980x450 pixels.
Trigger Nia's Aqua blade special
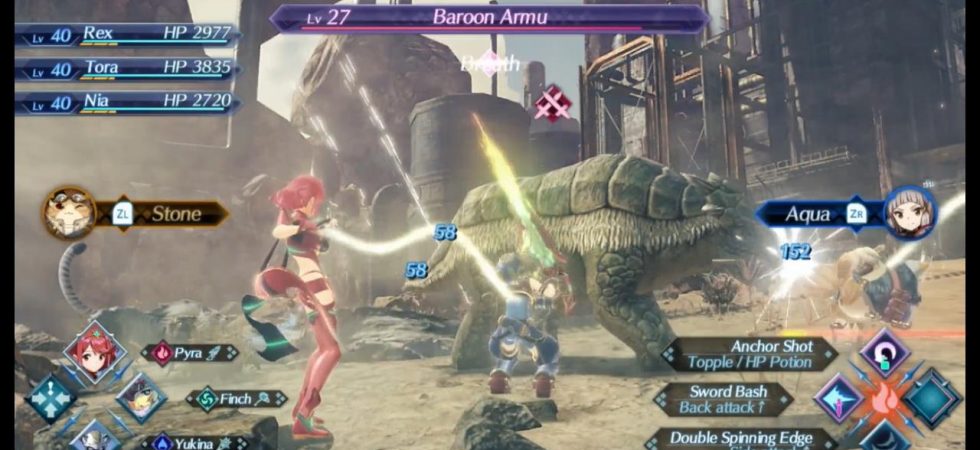(845, 213)
